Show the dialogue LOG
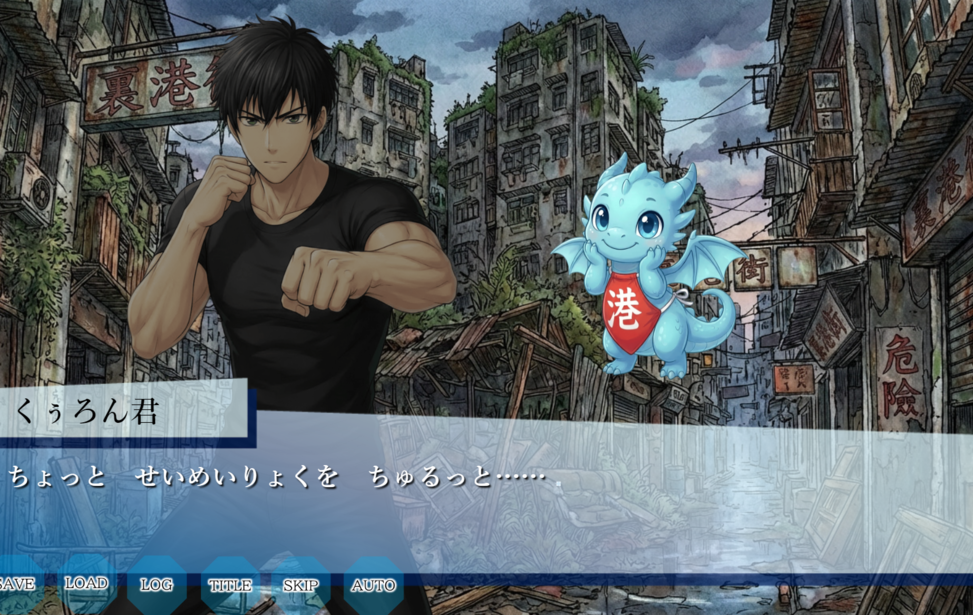The height and width of the screenshot is (615, 973). pyautogui.click(x=156, y=585)
